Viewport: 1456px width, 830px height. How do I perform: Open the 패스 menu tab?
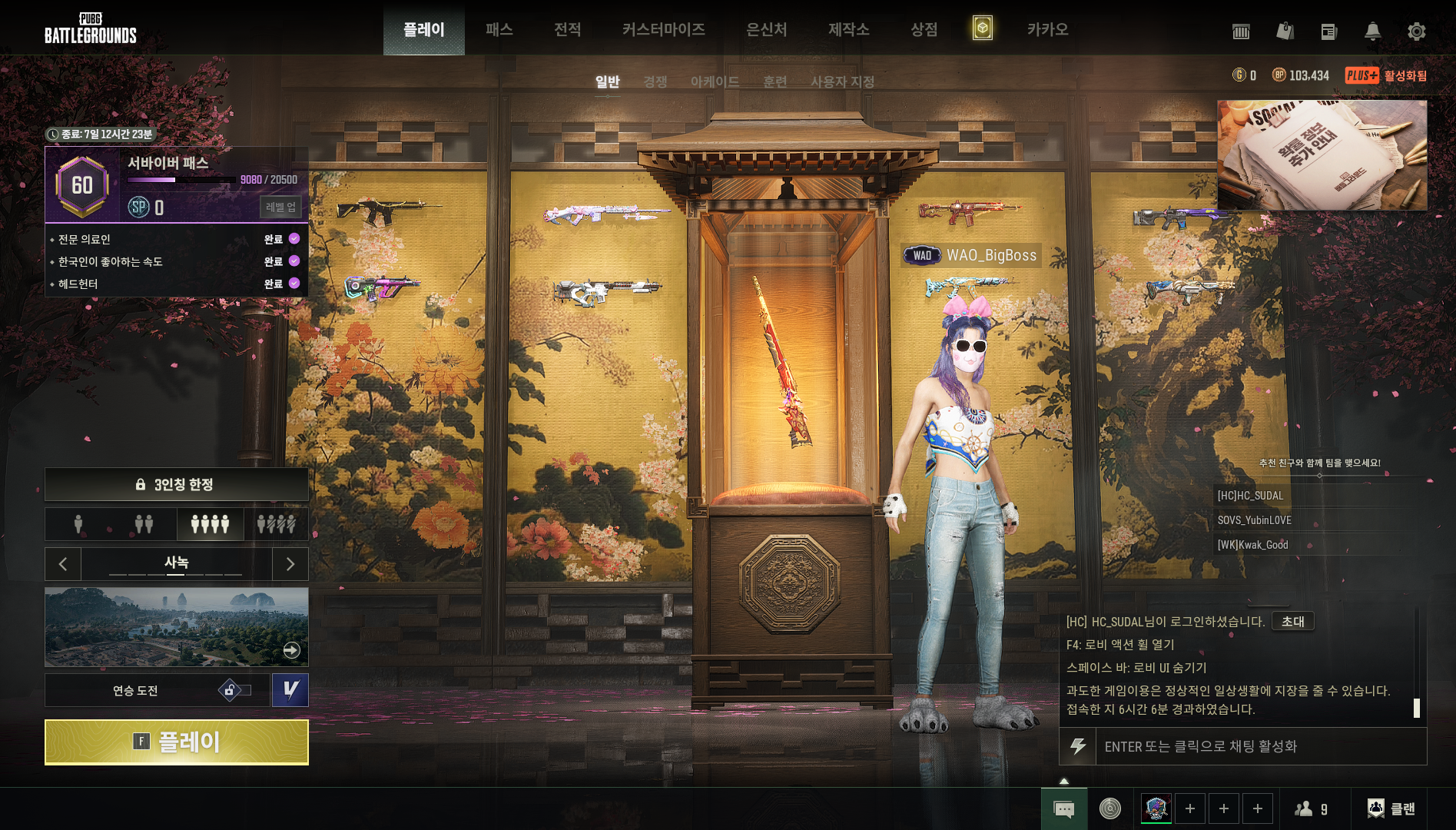(x=499, y=29)
